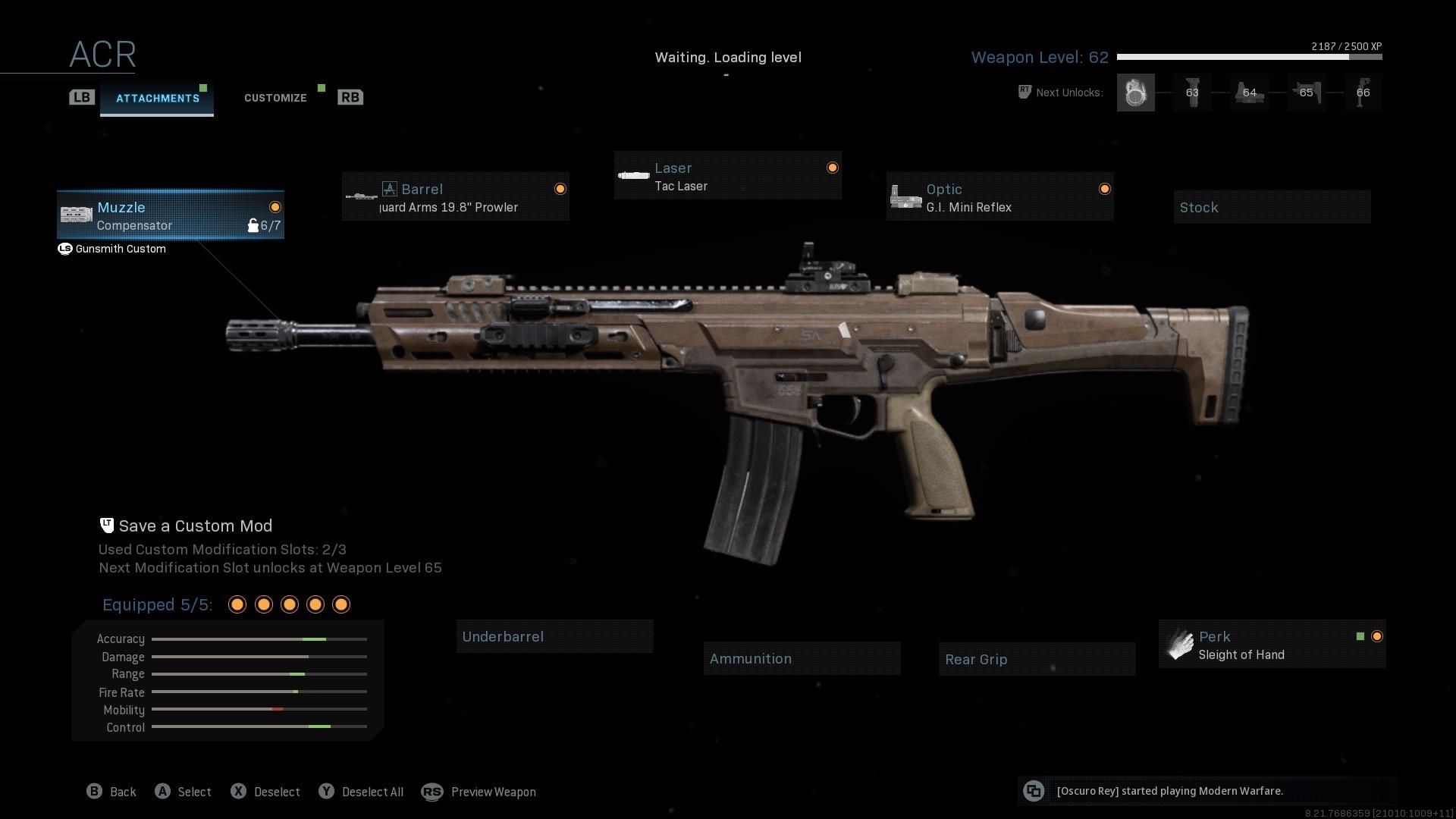
Task: Toggle the Muzzle equipped indicator dot
Action: [x=274, y=206]
